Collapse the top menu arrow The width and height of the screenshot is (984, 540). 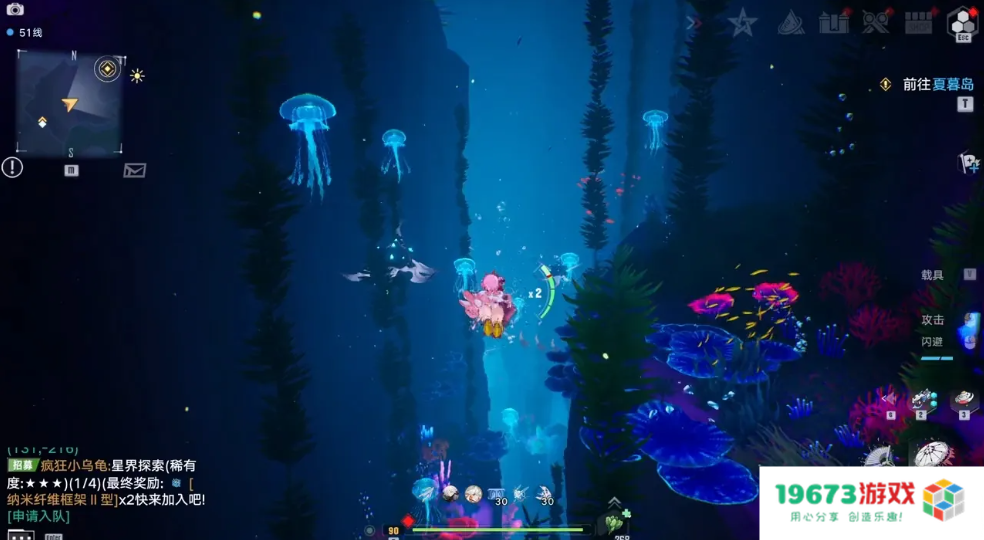point(692,23)
